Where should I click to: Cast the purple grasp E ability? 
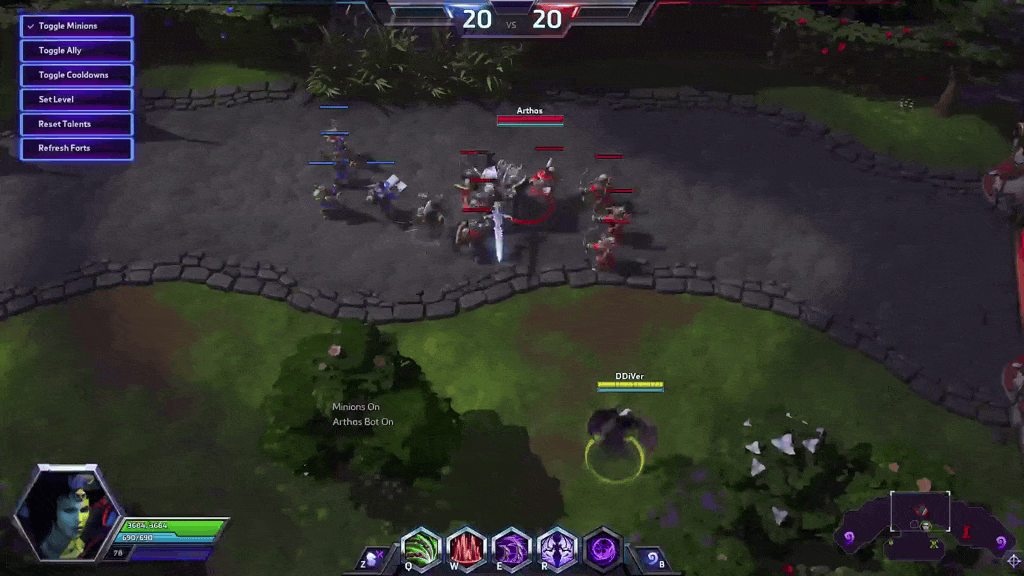[512, 549]
